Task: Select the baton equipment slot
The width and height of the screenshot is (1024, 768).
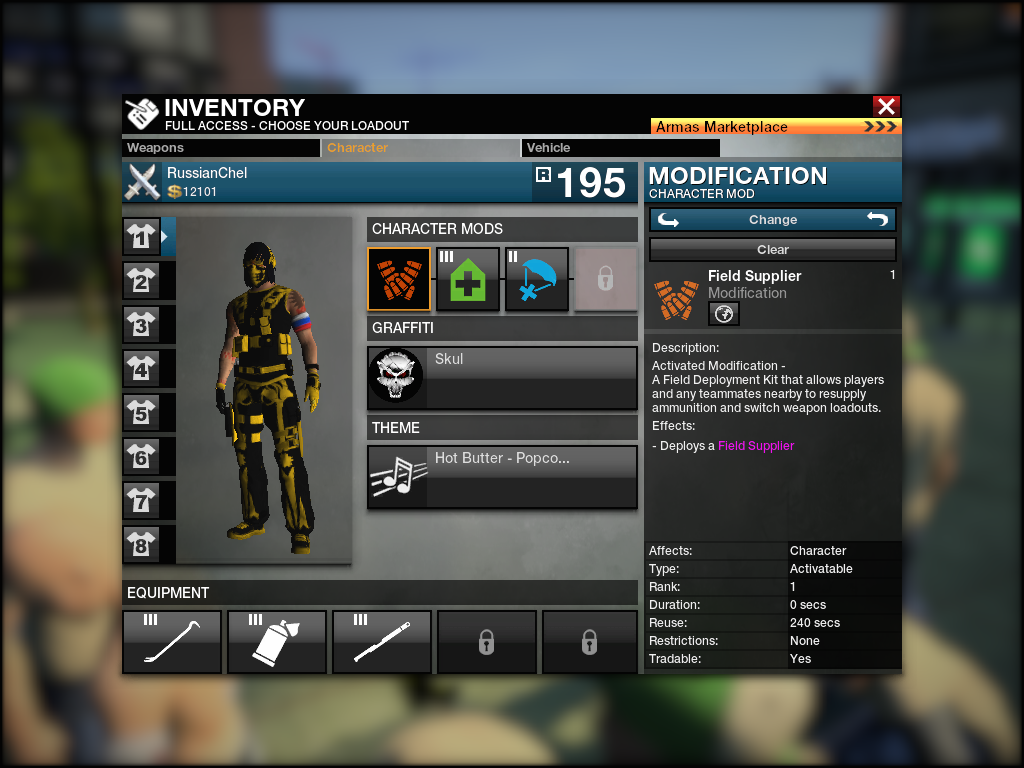Action: click(x=382, y=642)
